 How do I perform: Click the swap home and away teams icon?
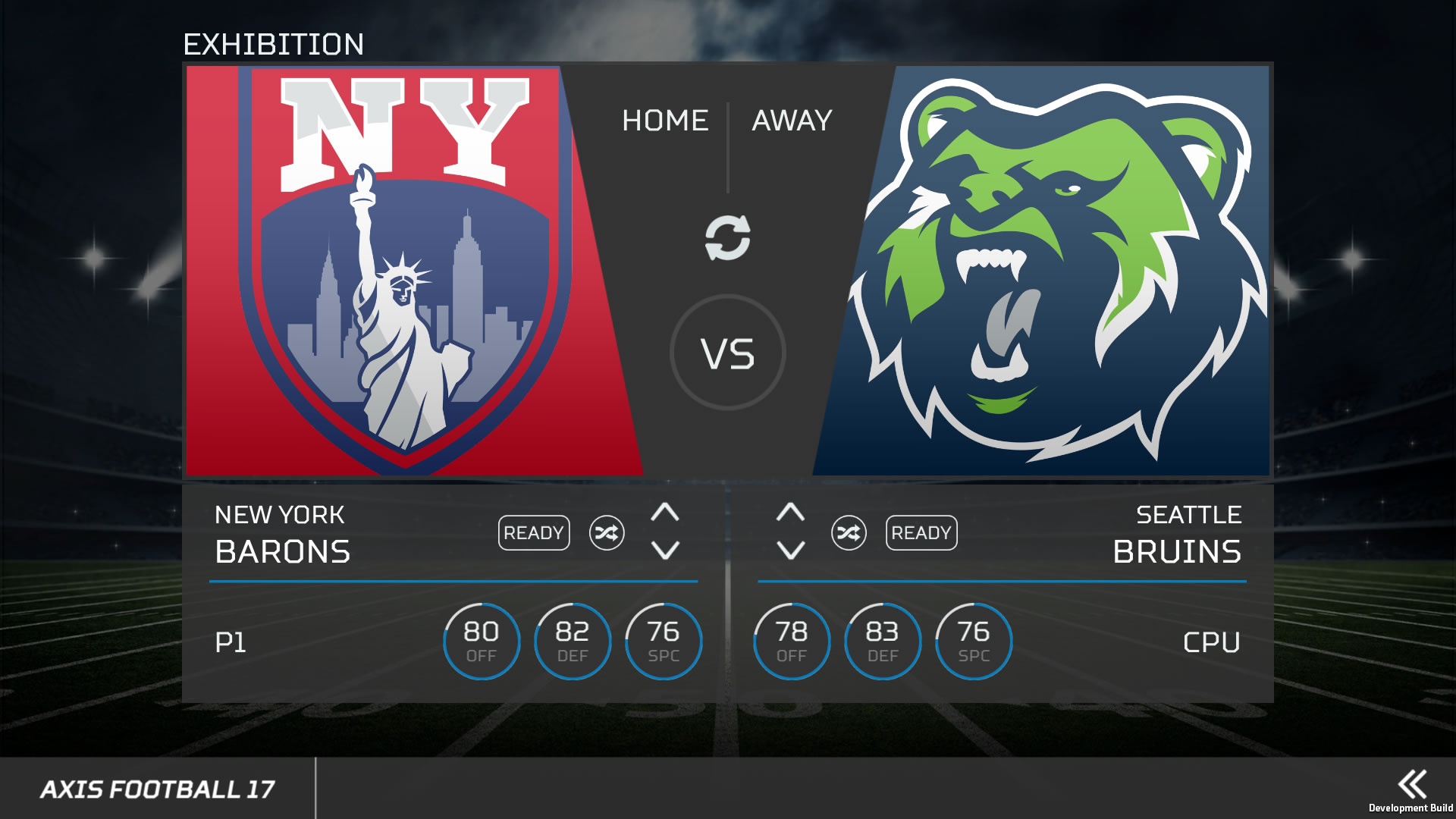727,237
